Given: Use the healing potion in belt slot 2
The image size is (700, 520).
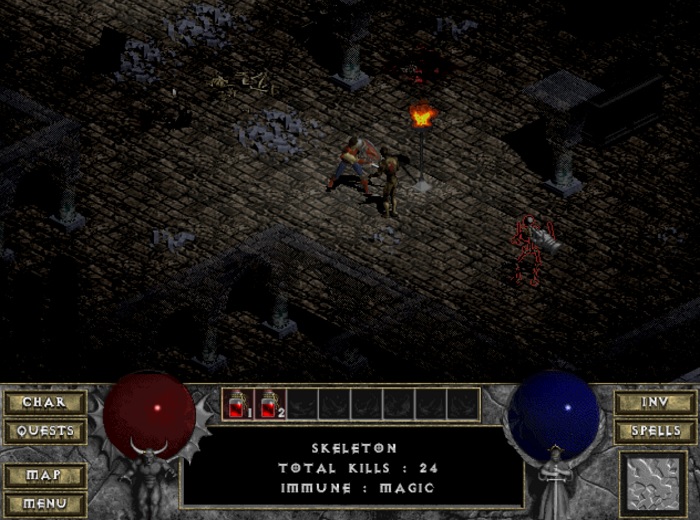Looking at the screenshot, I should 270,404.
